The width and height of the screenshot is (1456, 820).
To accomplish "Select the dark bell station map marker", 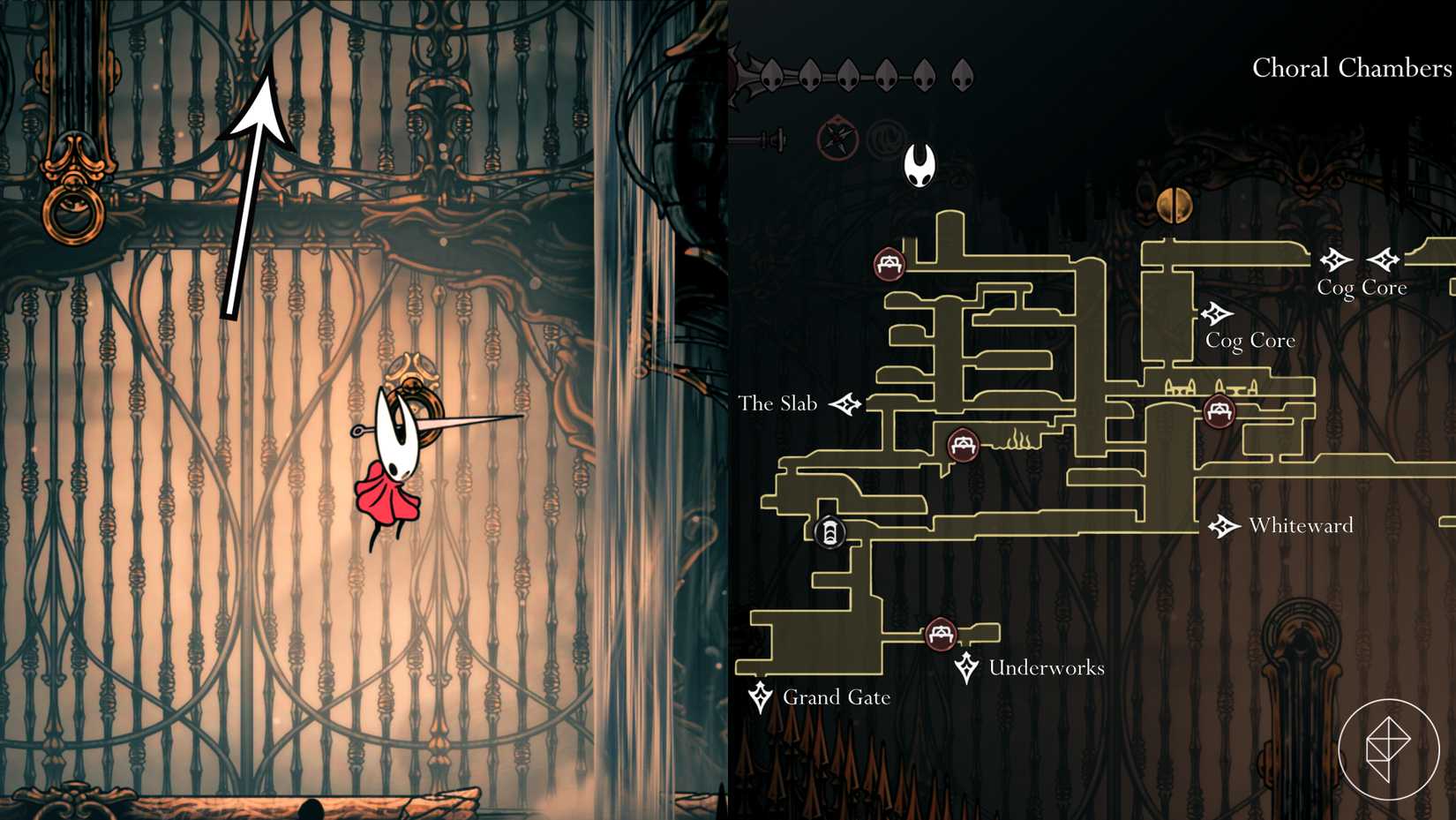I will coord(829,532).
